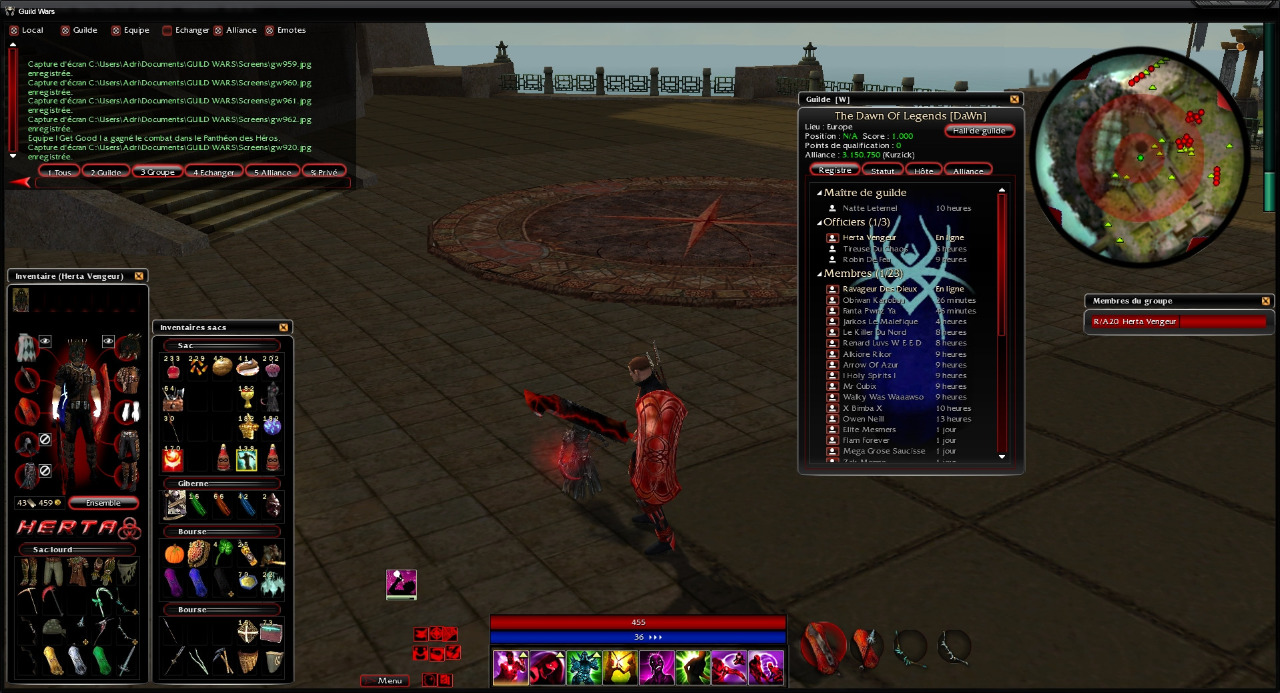Close the Inventaires sacs window
The width and height of the screenshot is (1280, 693).
click(x=283, y=327)
